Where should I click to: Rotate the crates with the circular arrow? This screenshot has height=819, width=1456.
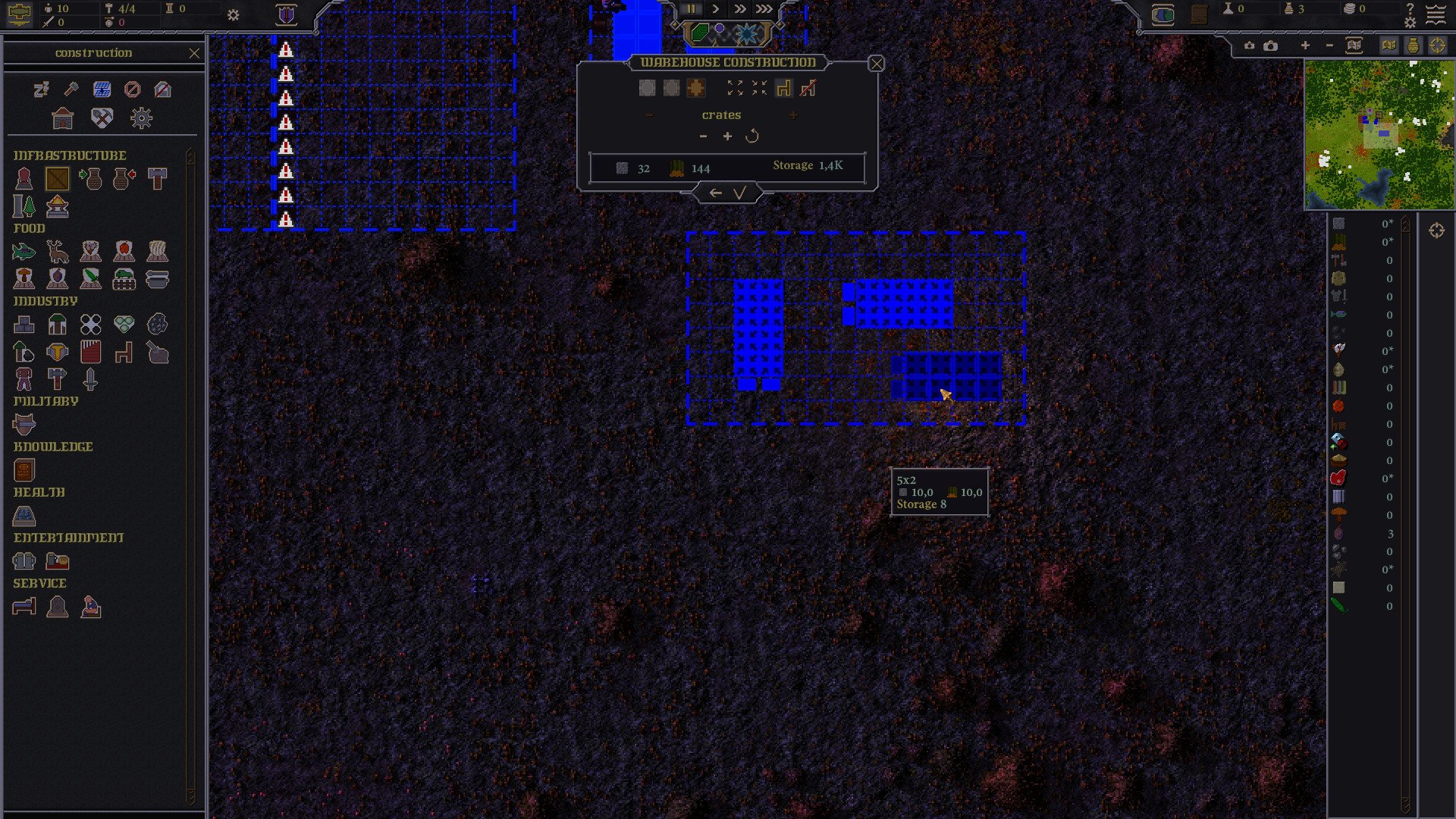pyautogui.click(x=752, y=136)
